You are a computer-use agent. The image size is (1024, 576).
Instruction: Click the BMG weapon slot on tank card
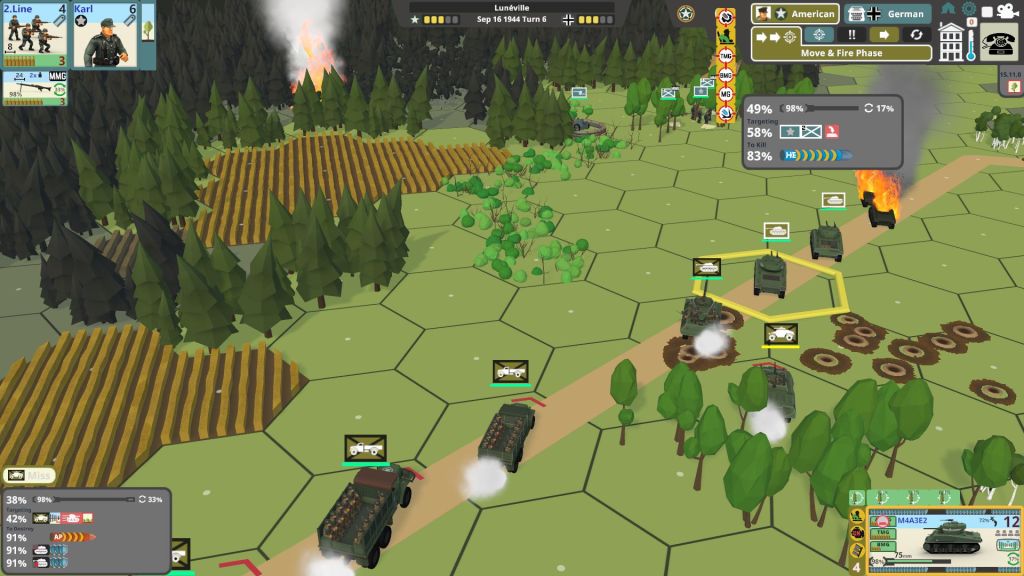pos(882,546)
